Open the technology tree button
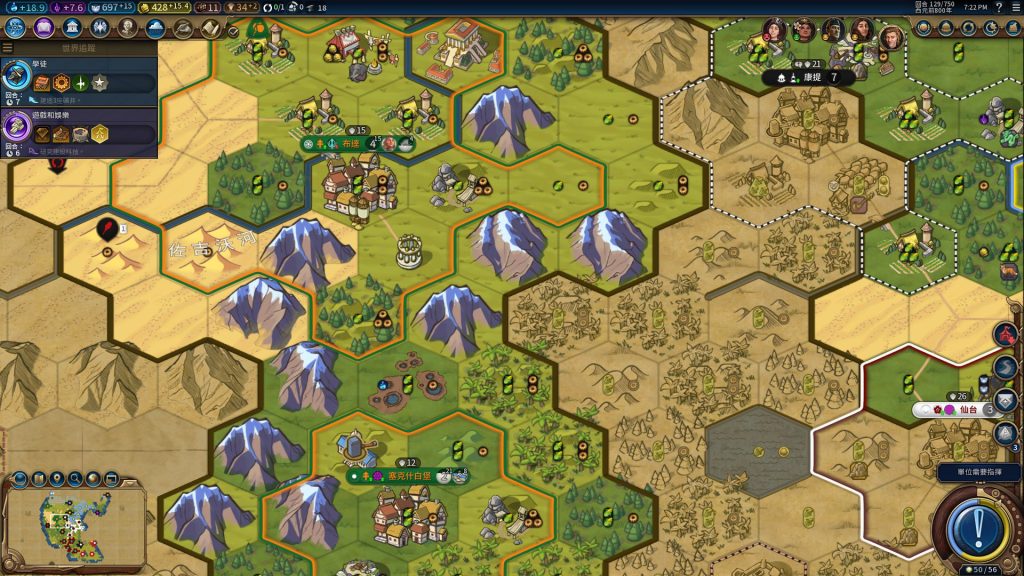The height and width of the screenshot is (576, 1024). 15,28
